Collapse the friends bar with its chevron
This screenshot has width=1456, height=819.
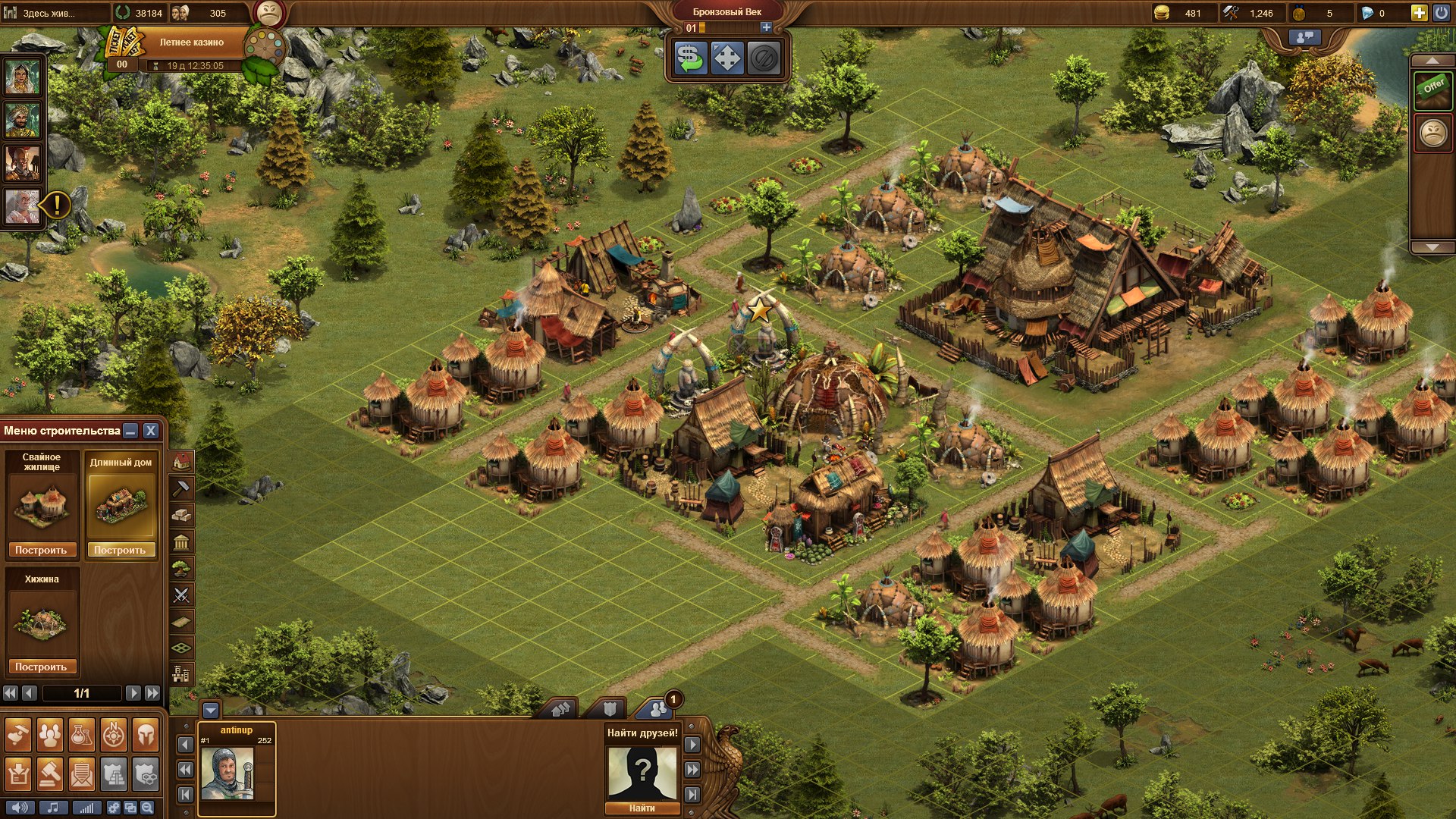pos(210,711)
